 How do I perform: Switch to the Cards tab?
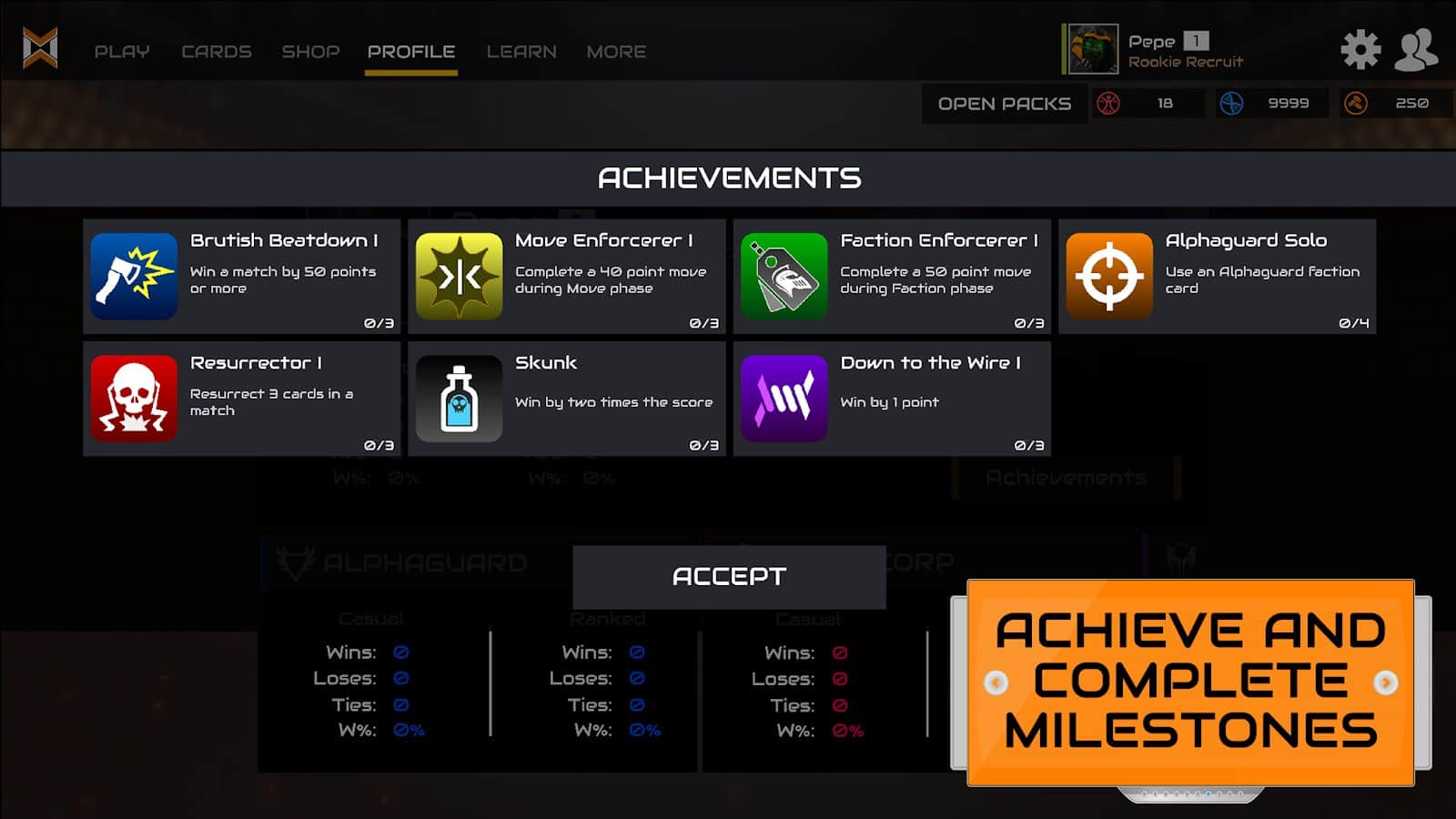point(217,52)
